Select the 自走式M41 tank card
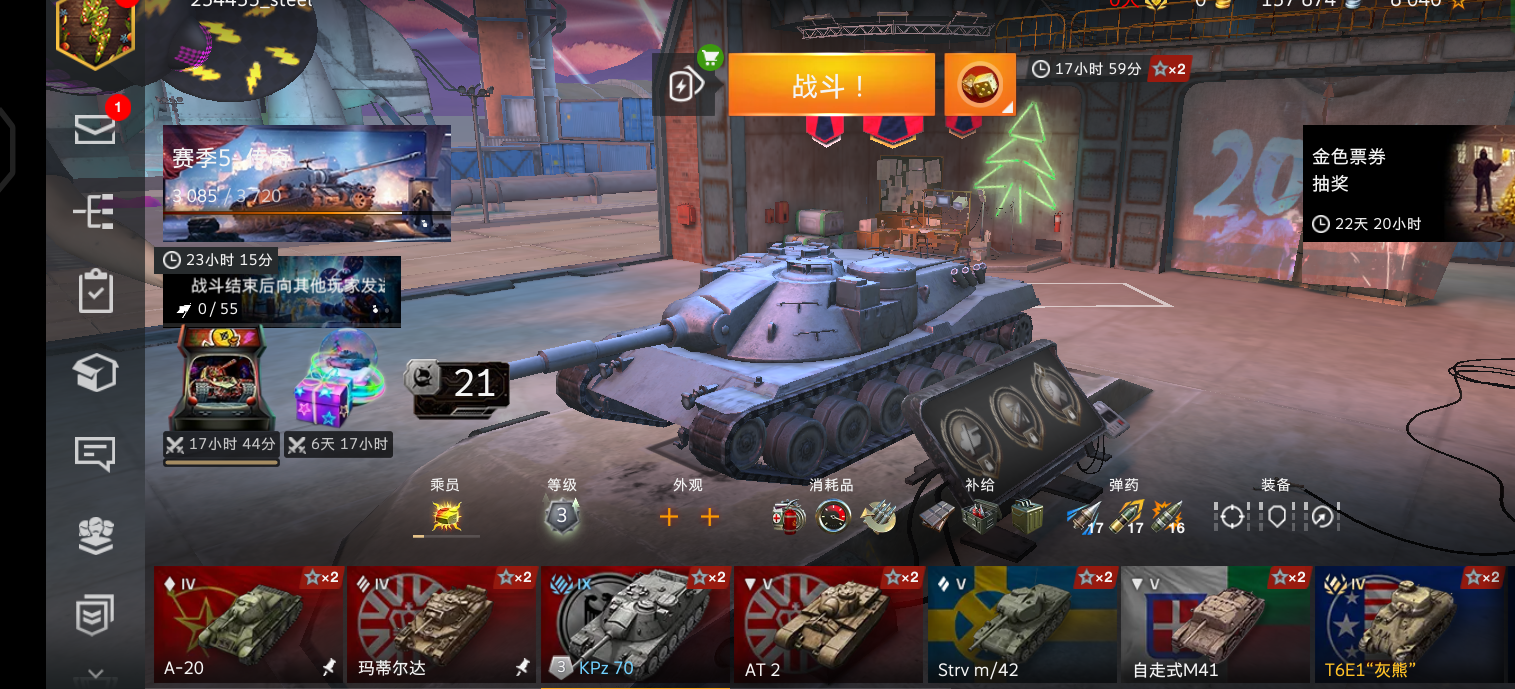This screenshot has height=689, width=1515. click(x=1214, y=624)
